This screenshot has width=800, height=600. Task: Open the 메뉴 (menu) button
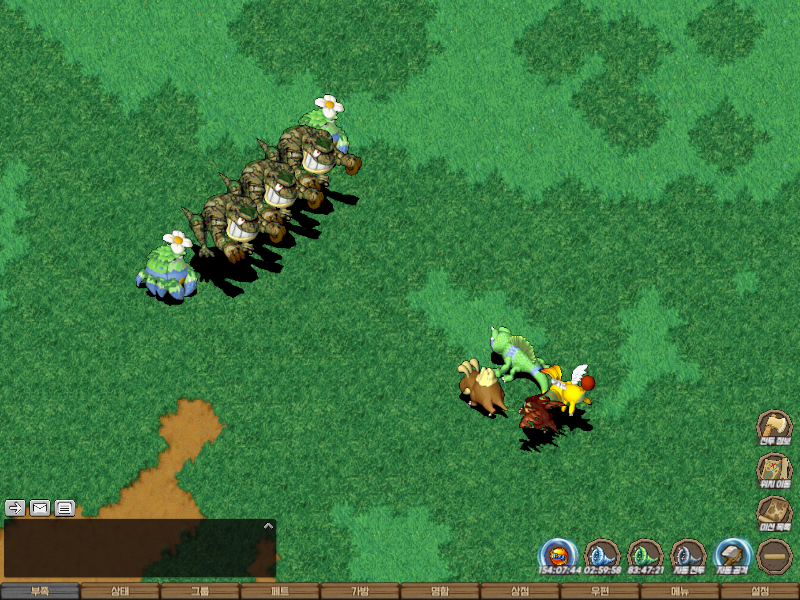pyautogui.click(x=680, y=591)
